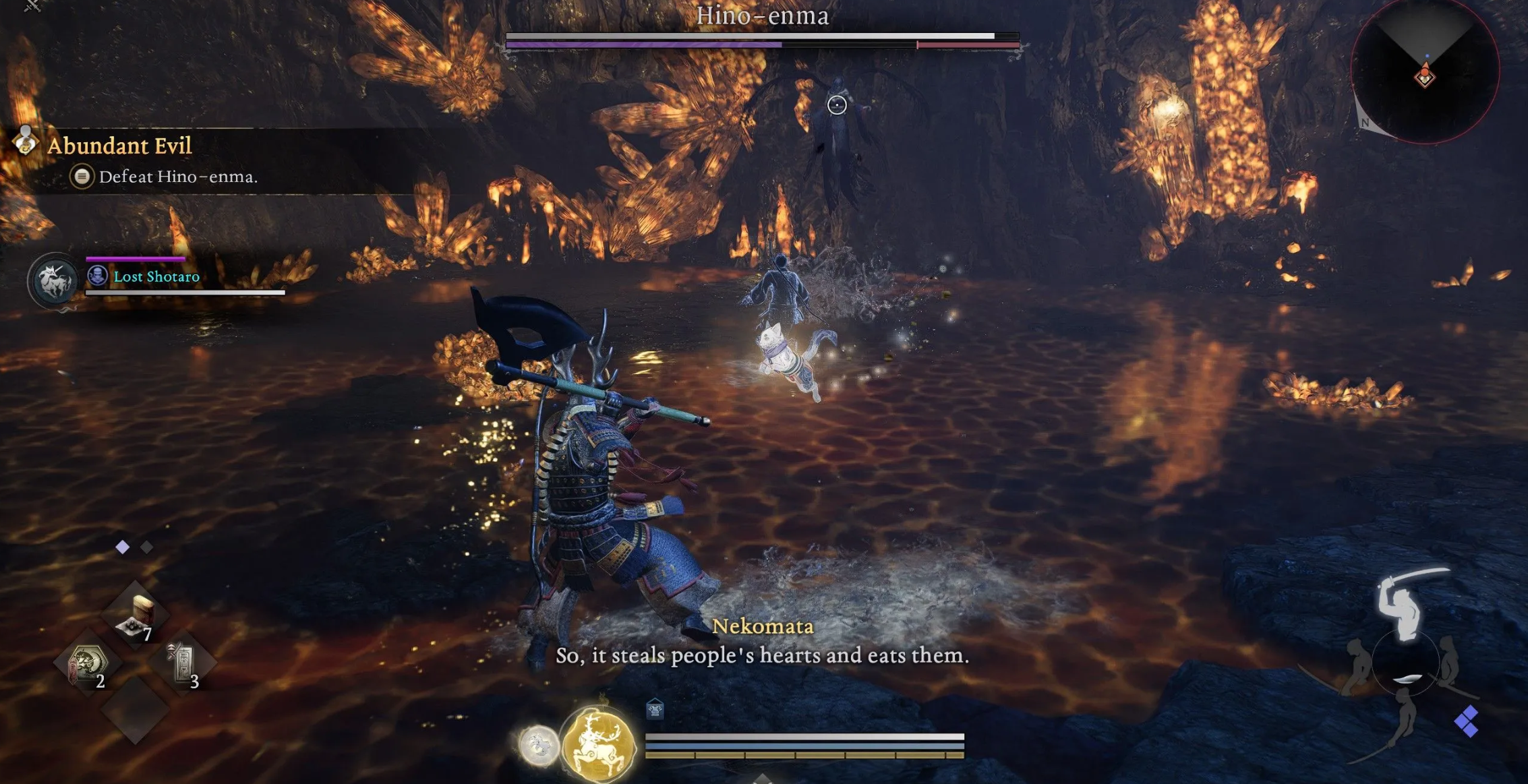The width and height of the screenshot is (1528, 784).
Task: Open the Abundant Evil mission tracker
Action: pos(119,146)
